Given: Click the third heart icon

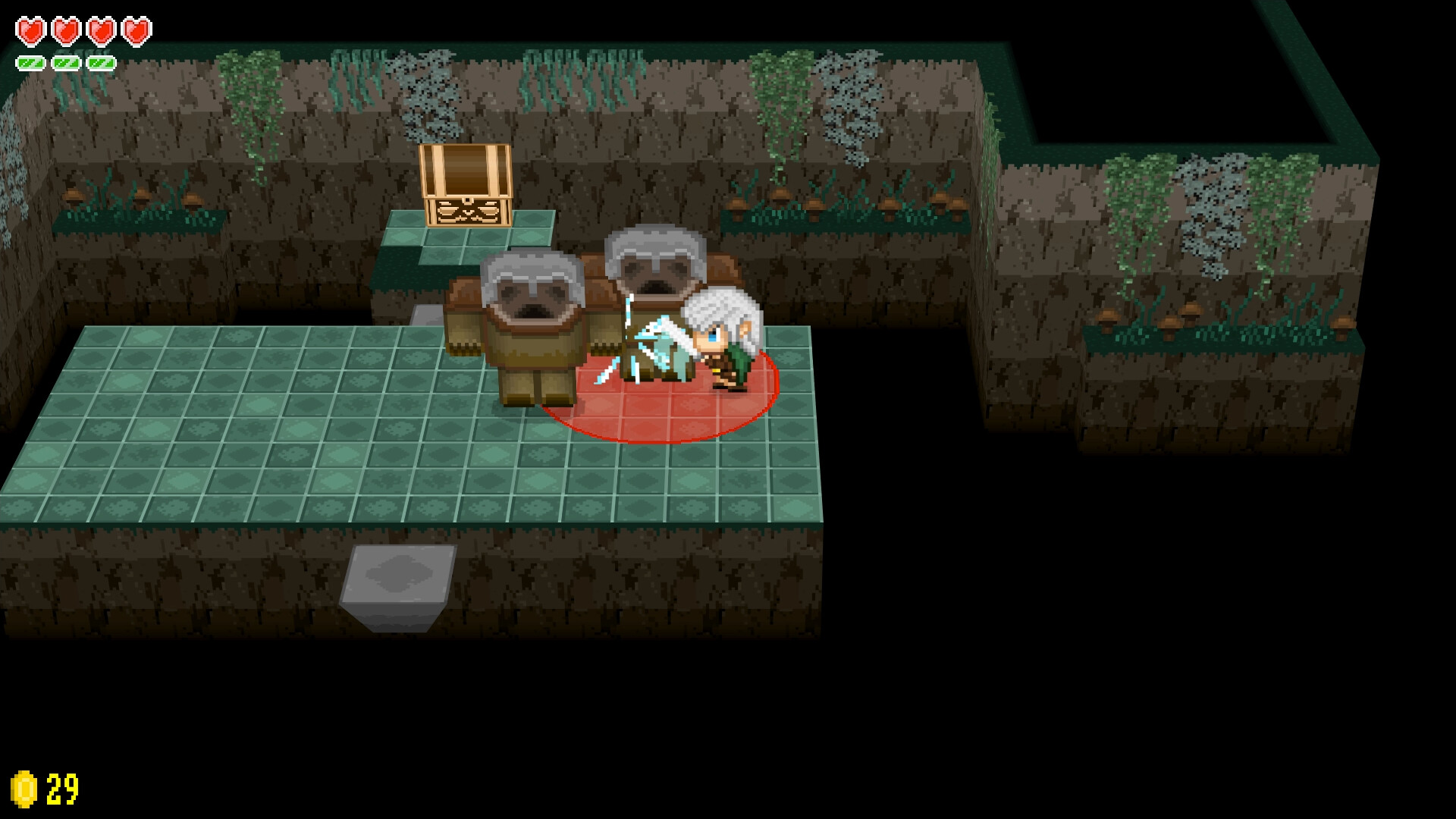Looking at the screenshot, I should pos(101,30).
